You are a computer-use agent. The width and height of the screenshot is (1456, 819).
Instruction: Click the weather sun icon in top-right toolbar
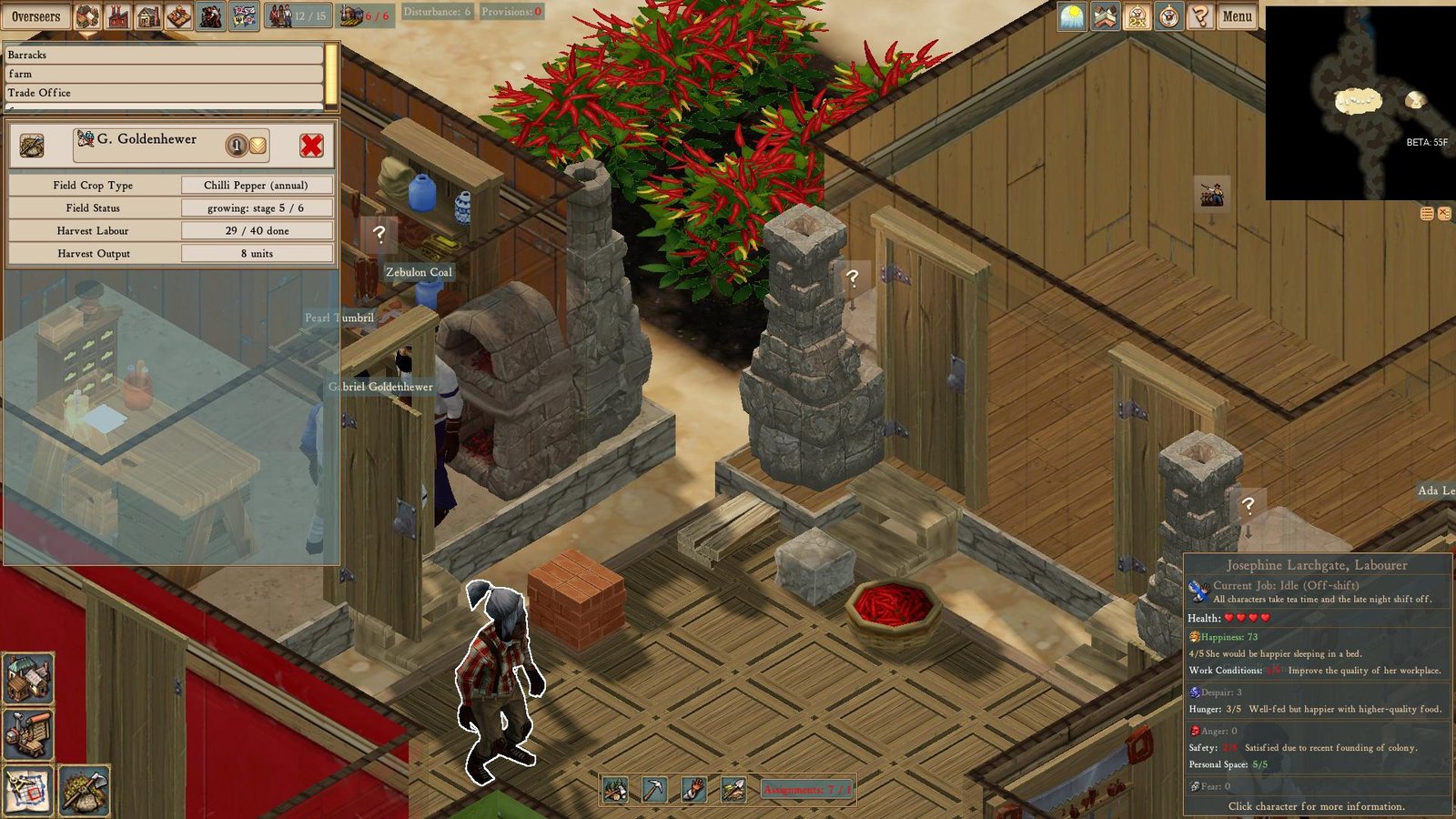[x=1072, y=16]
